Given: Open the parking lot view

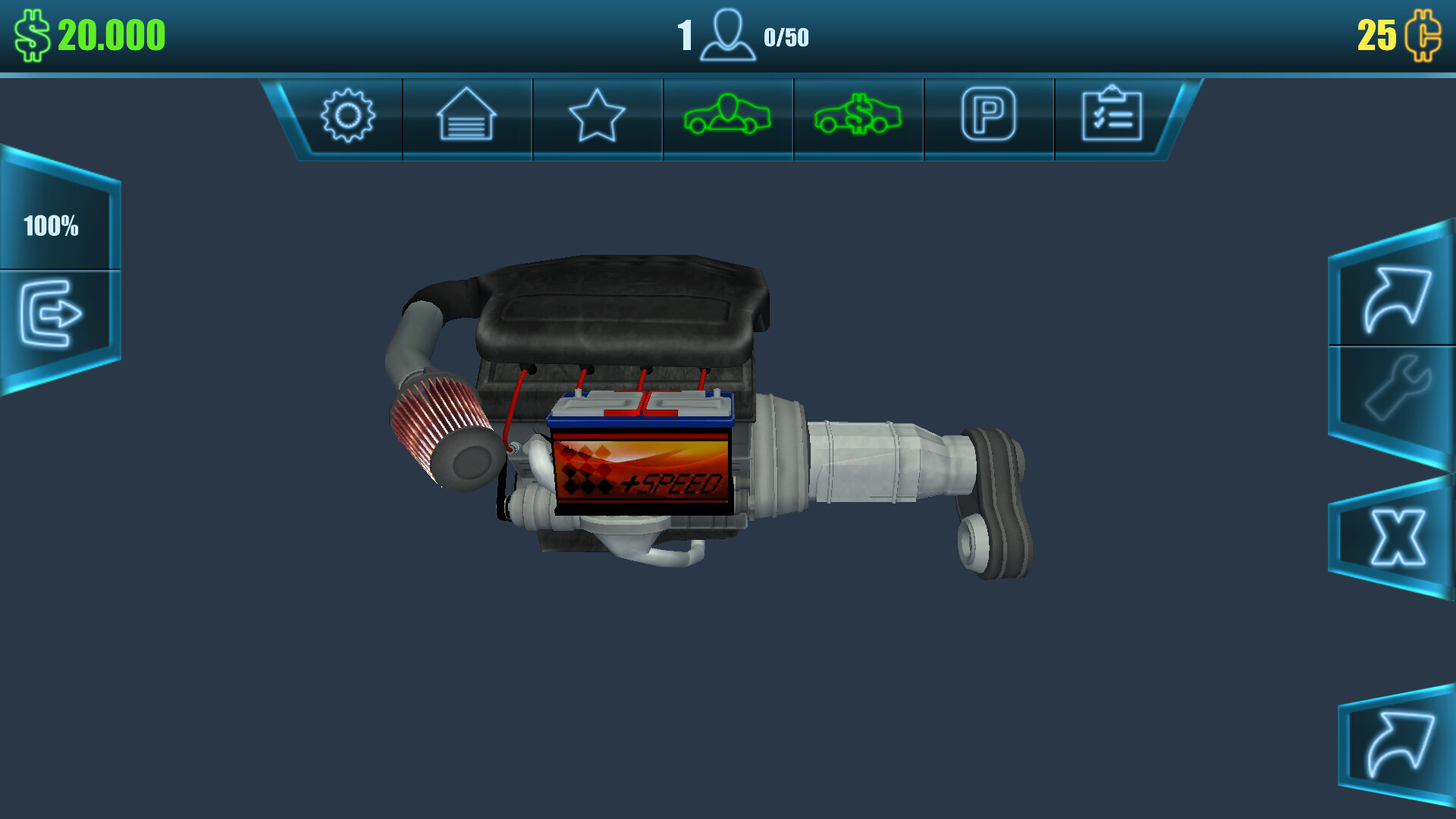Looking at the screenshot, I should coord(988,115).
